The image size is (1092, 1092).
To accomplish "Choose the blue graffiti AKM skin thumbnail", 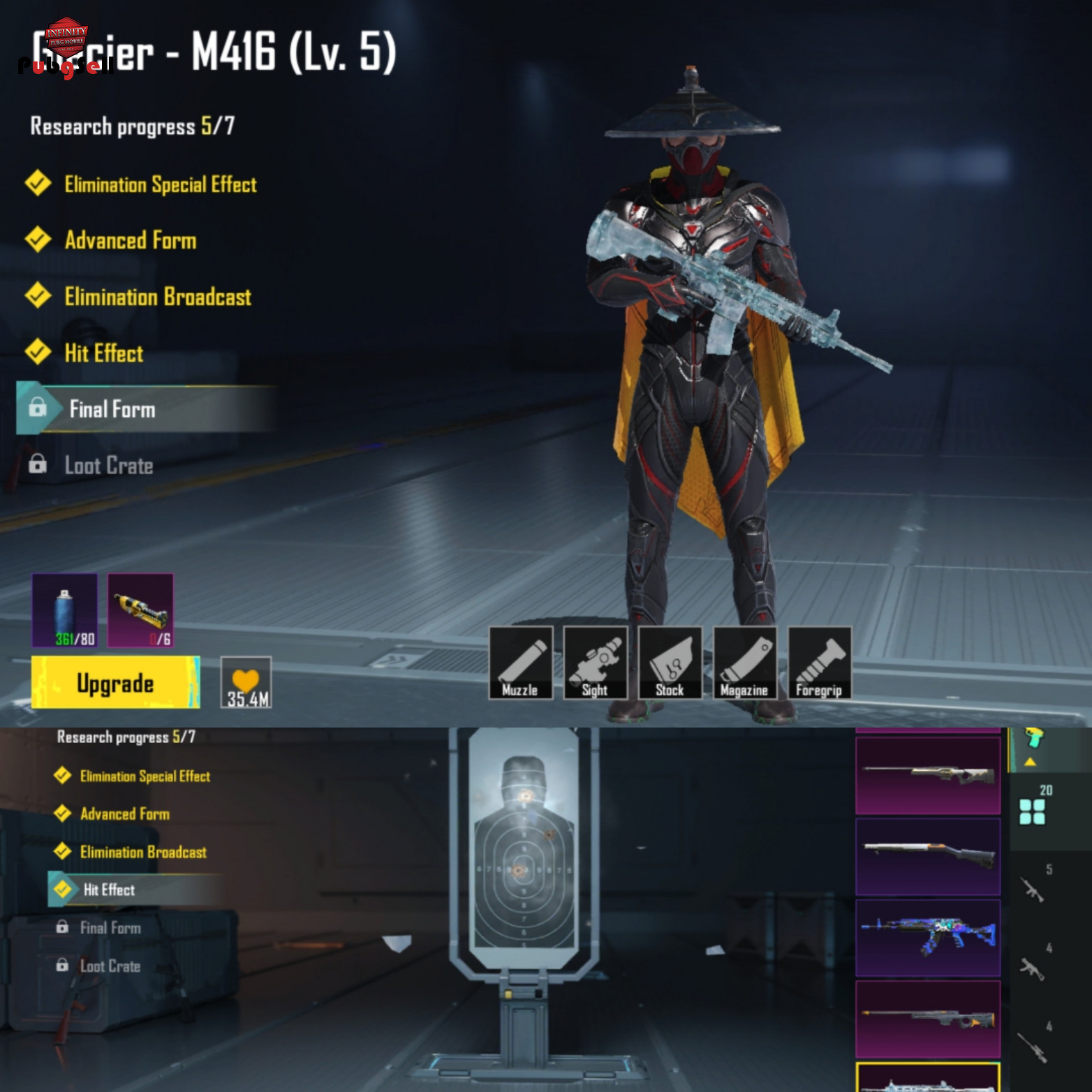I will tap(928, 937).
